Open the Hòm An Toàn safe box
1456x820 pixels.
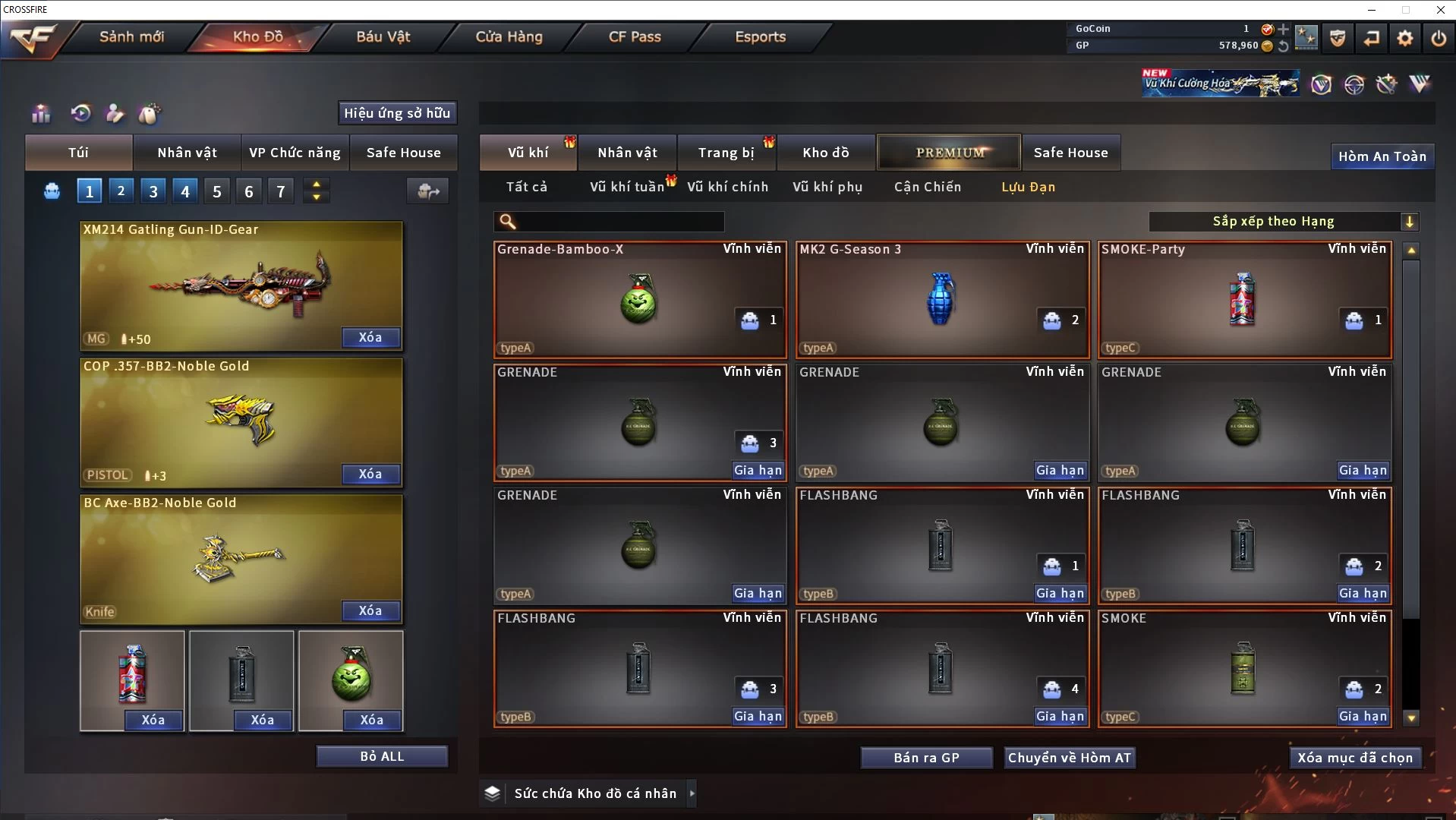coord(1382,156)
